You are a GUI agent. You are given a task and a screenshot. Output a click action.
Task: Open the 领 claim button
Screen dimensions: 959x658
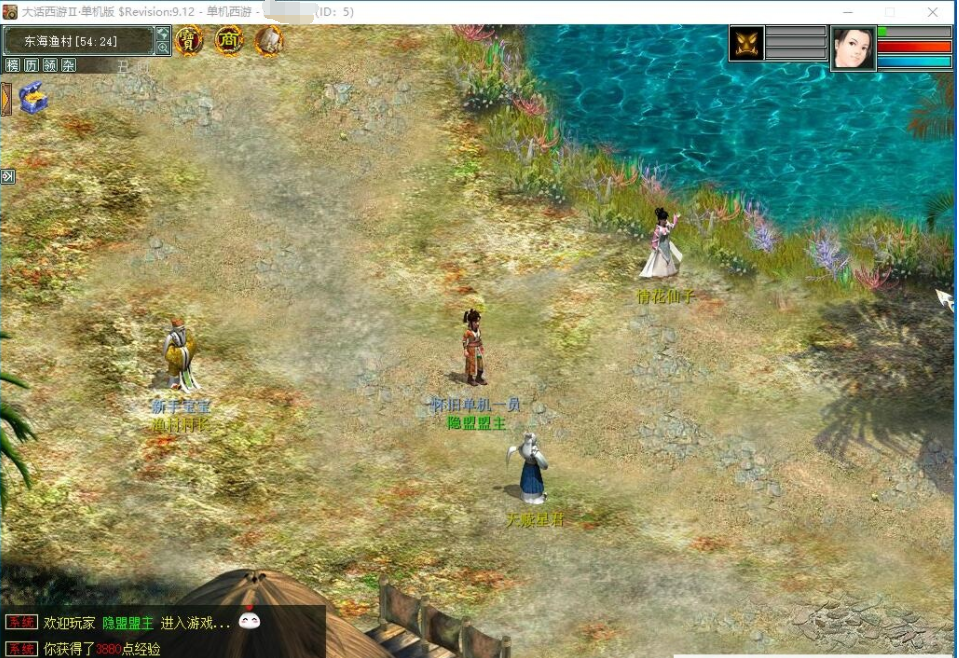pos(50,66)
